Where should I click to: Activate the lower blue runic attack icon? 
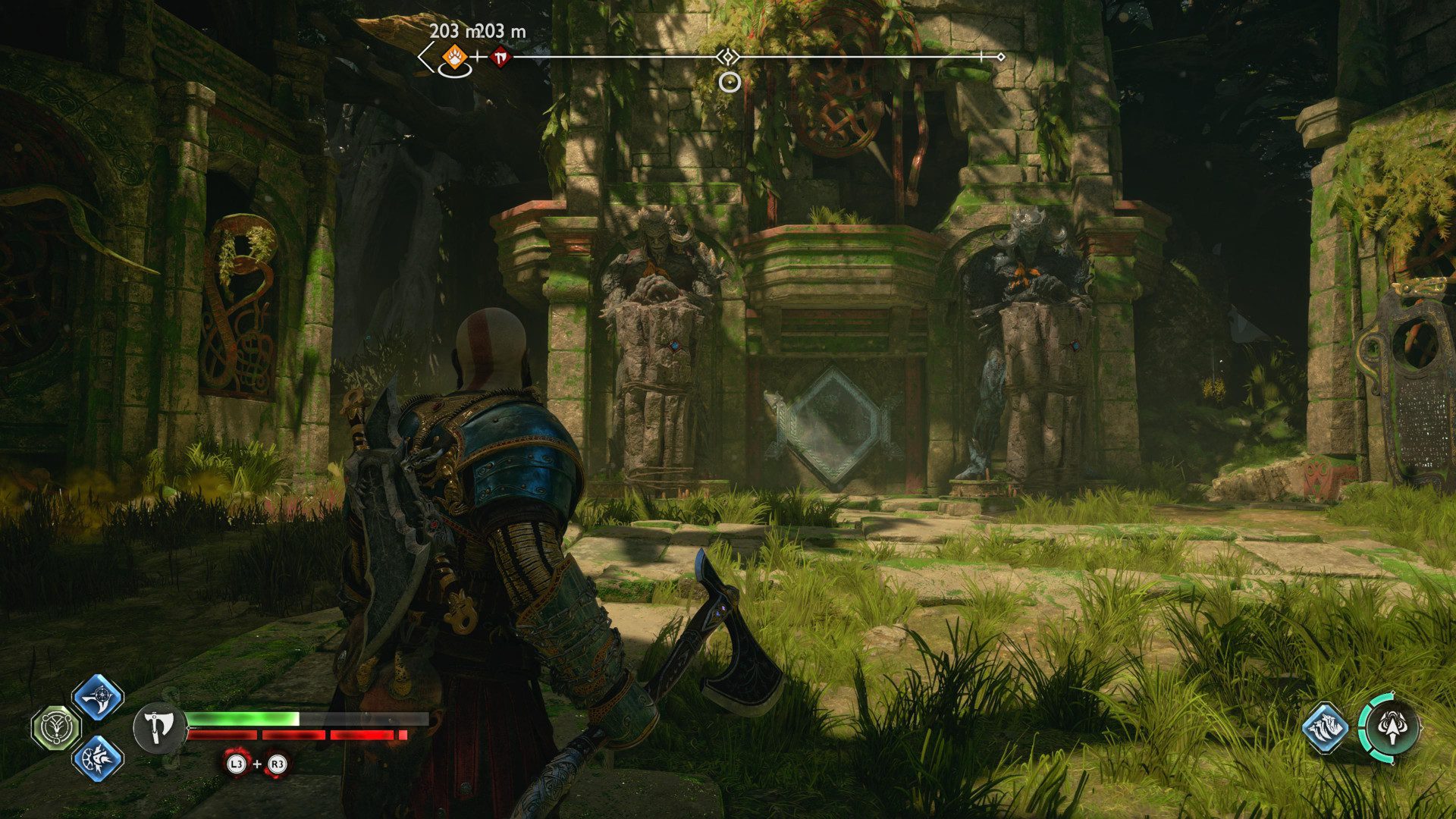(98, 757)
